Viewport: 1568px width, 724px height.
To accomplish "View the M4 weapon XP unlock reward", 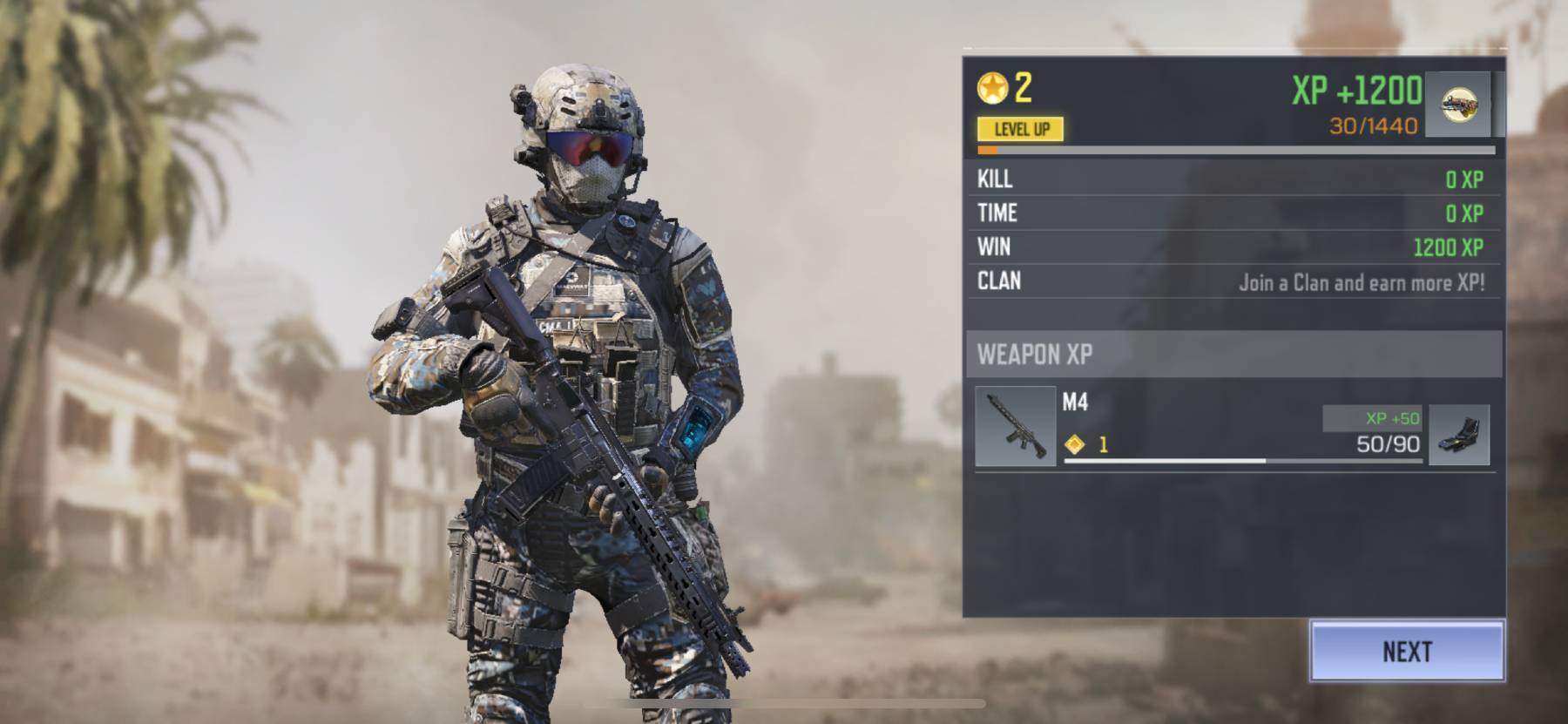I will point(1459,434).
